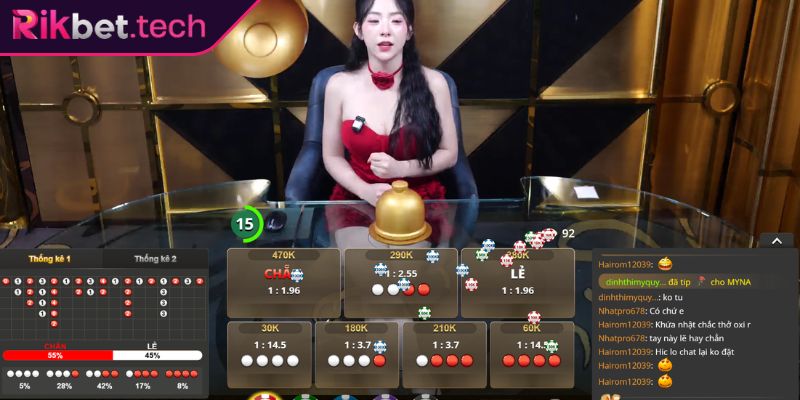The image size is (800, 400).
Task: Bet on two white two red at 1:2.55
Action: (400, 282)
